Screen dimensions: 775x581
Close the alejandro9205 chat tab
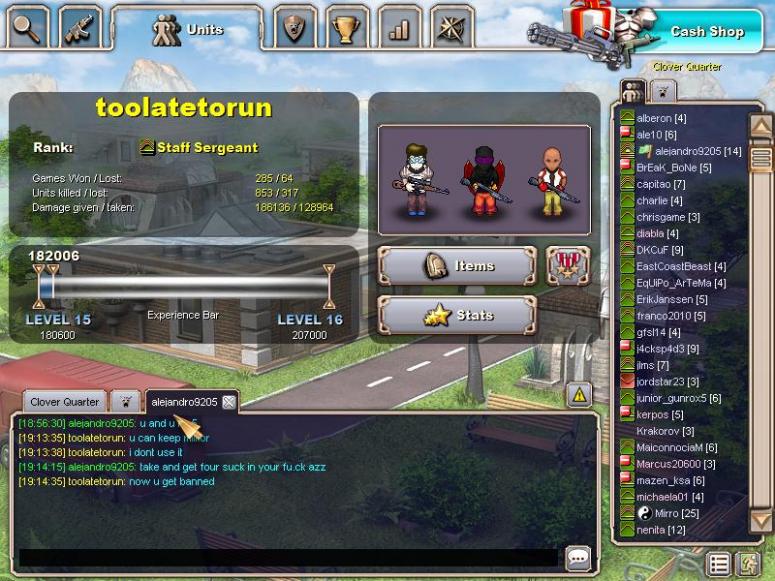229,402
